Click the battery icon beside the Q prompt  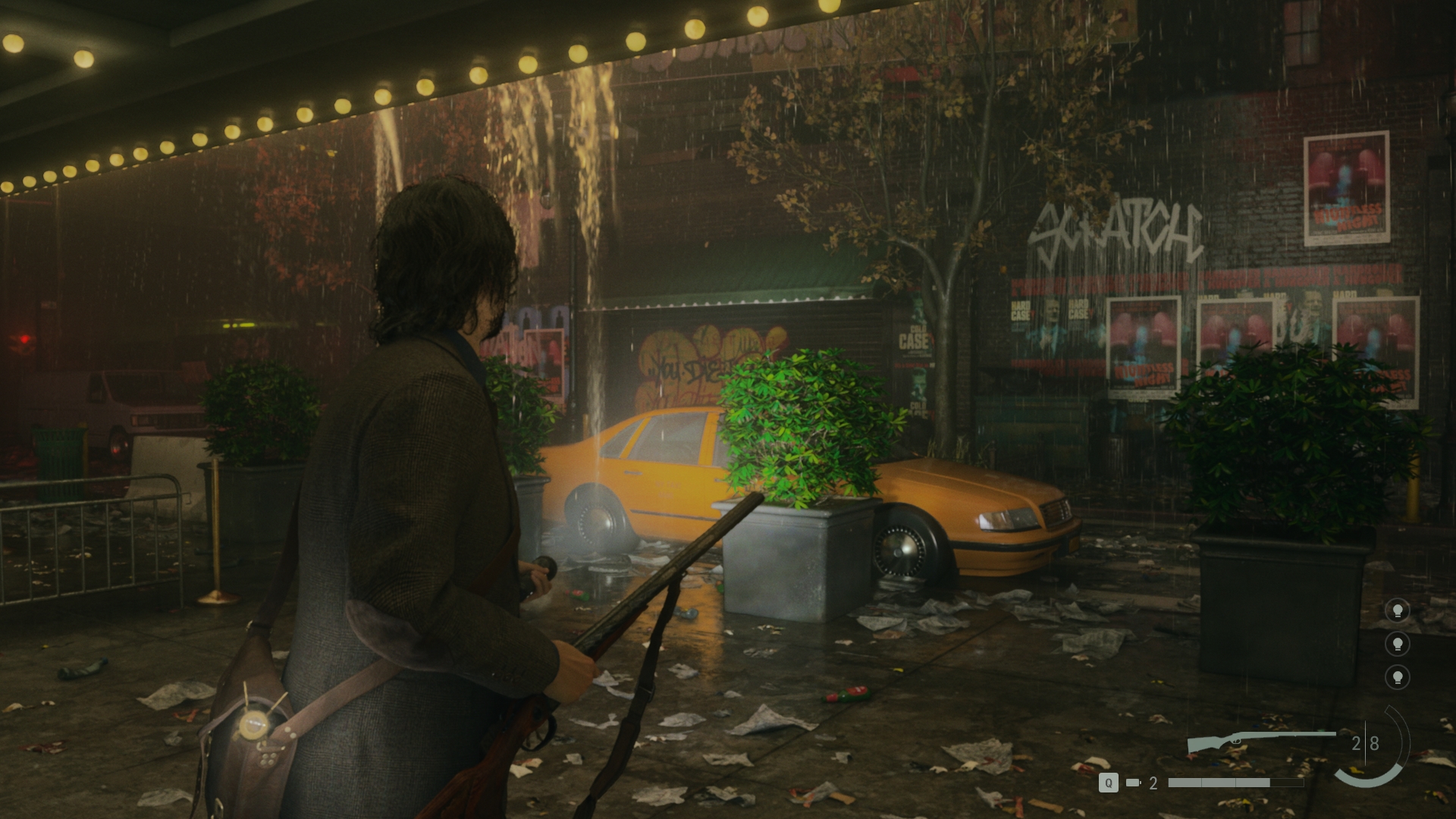1134,783
